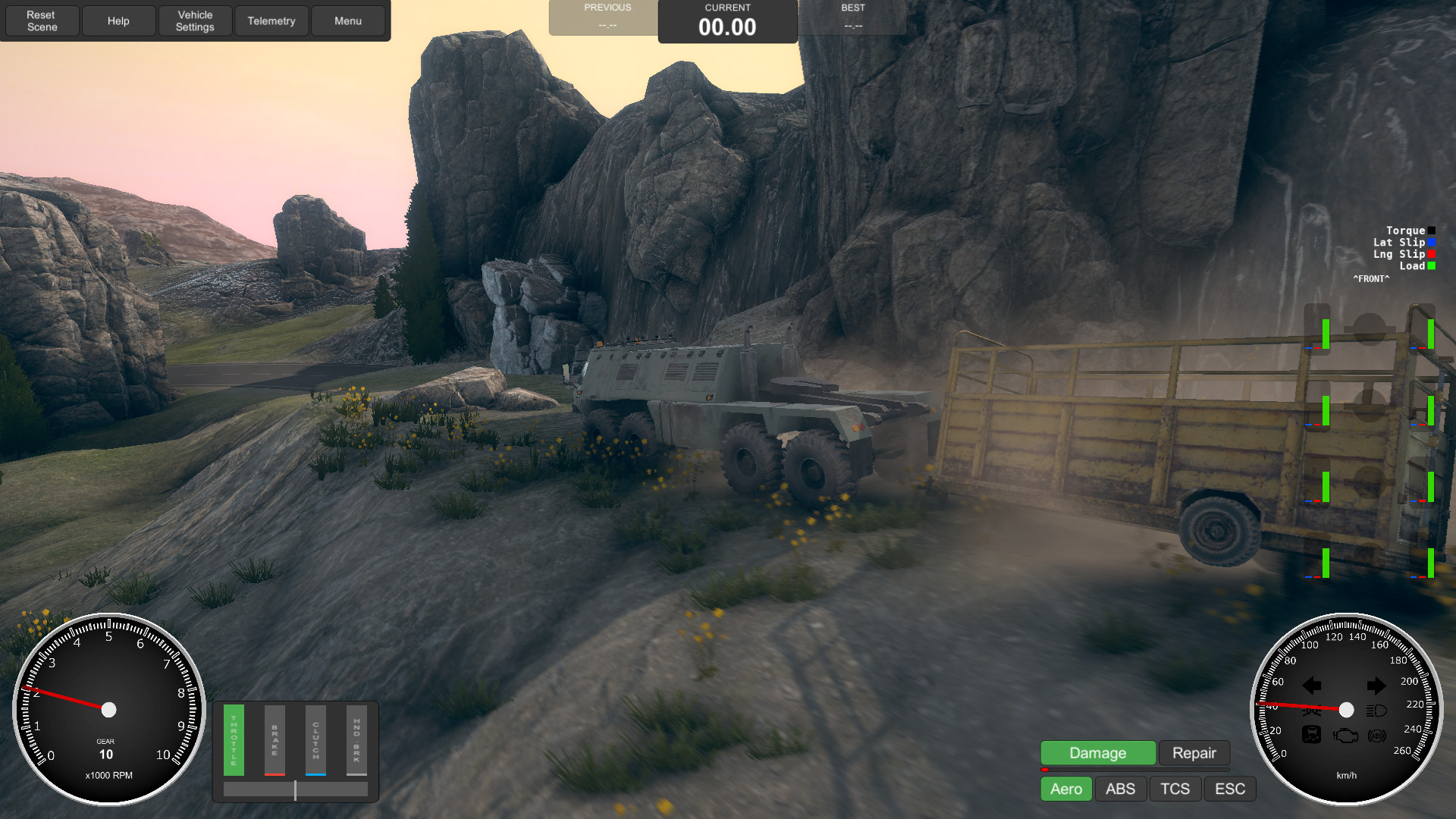
Task: Open the Vehicle Settings panel
Action: (x=195, y=20)
